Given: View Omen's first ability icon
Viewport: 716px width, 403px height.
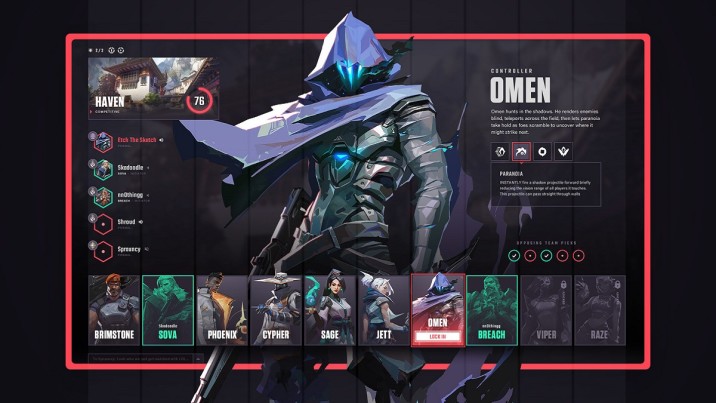Looking at the screenshot, I should (499, 151).
